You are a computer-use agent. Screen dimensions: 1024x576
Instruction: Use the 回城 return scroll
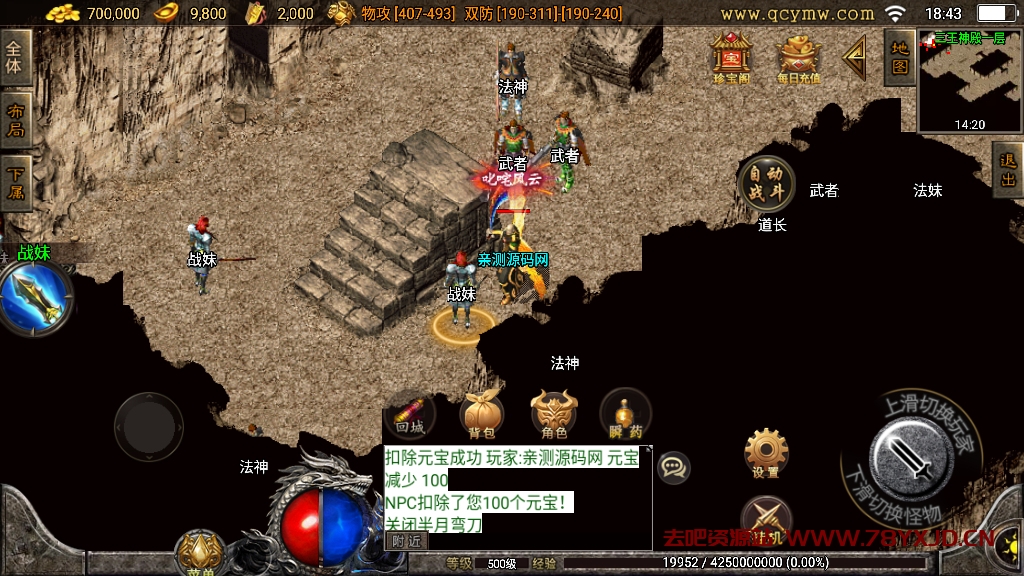(410, 414)
